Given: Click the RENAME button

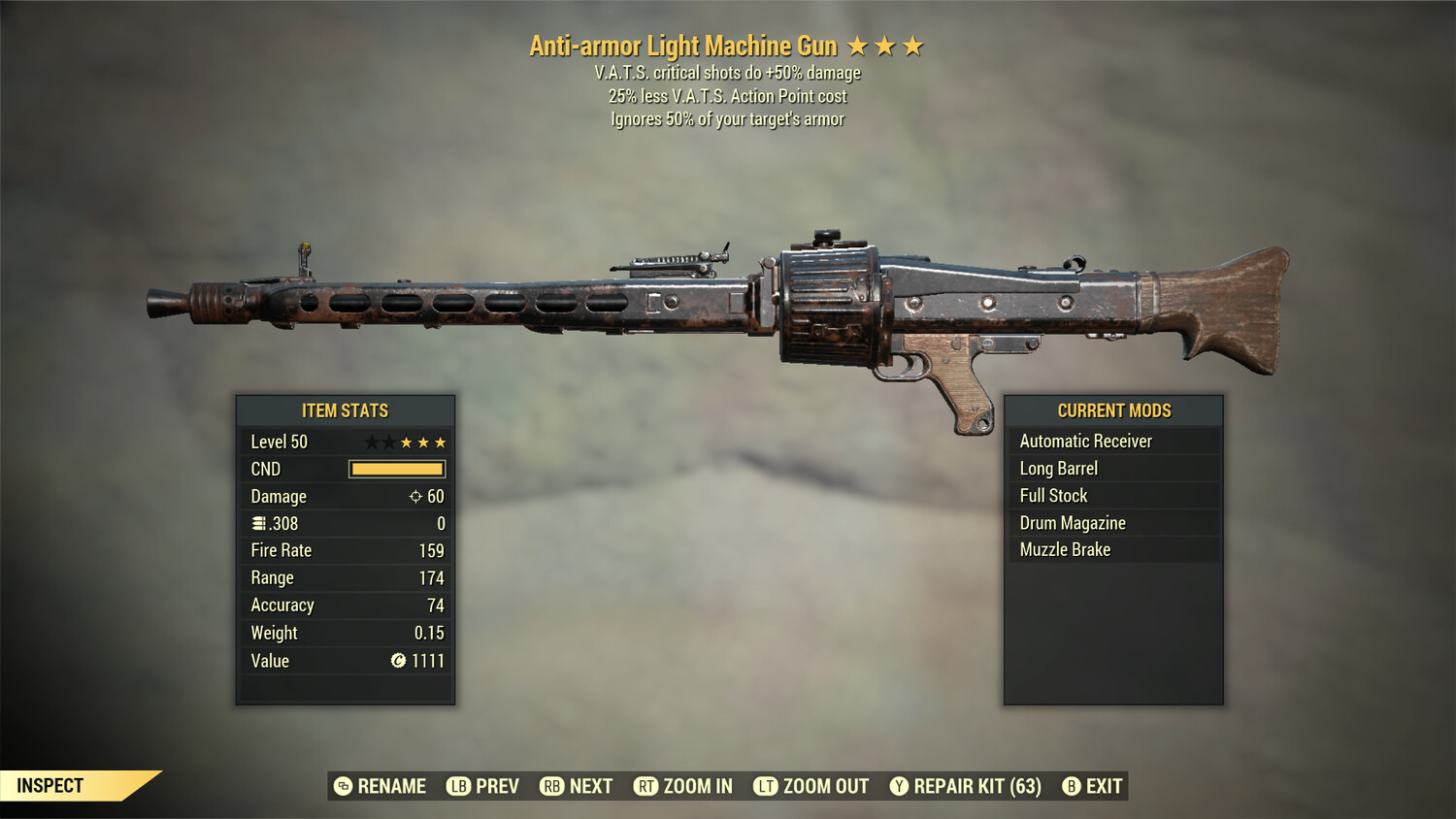Looking at the screenshot, I should pyautogui.click(x=392, y=786).
